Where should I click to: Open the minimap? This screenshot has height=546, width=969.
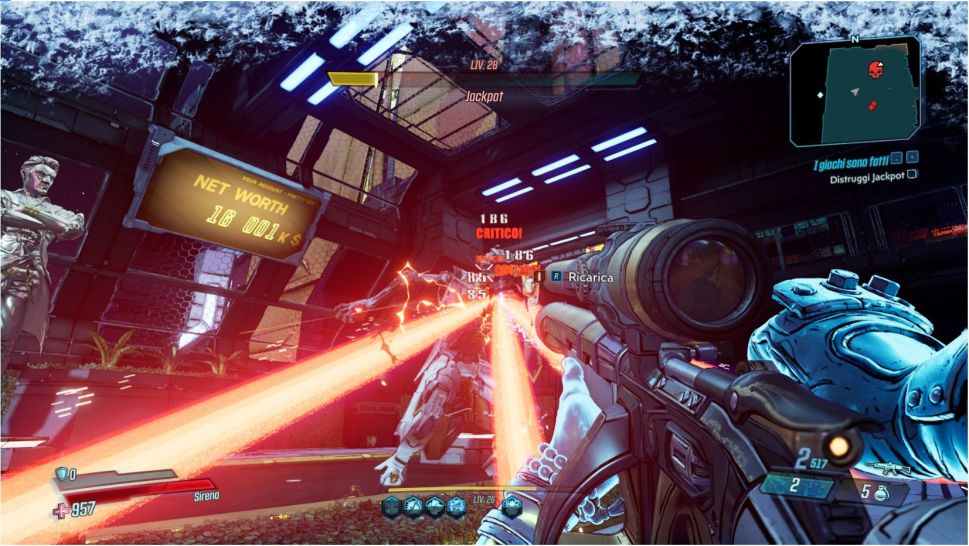[855, 92]
